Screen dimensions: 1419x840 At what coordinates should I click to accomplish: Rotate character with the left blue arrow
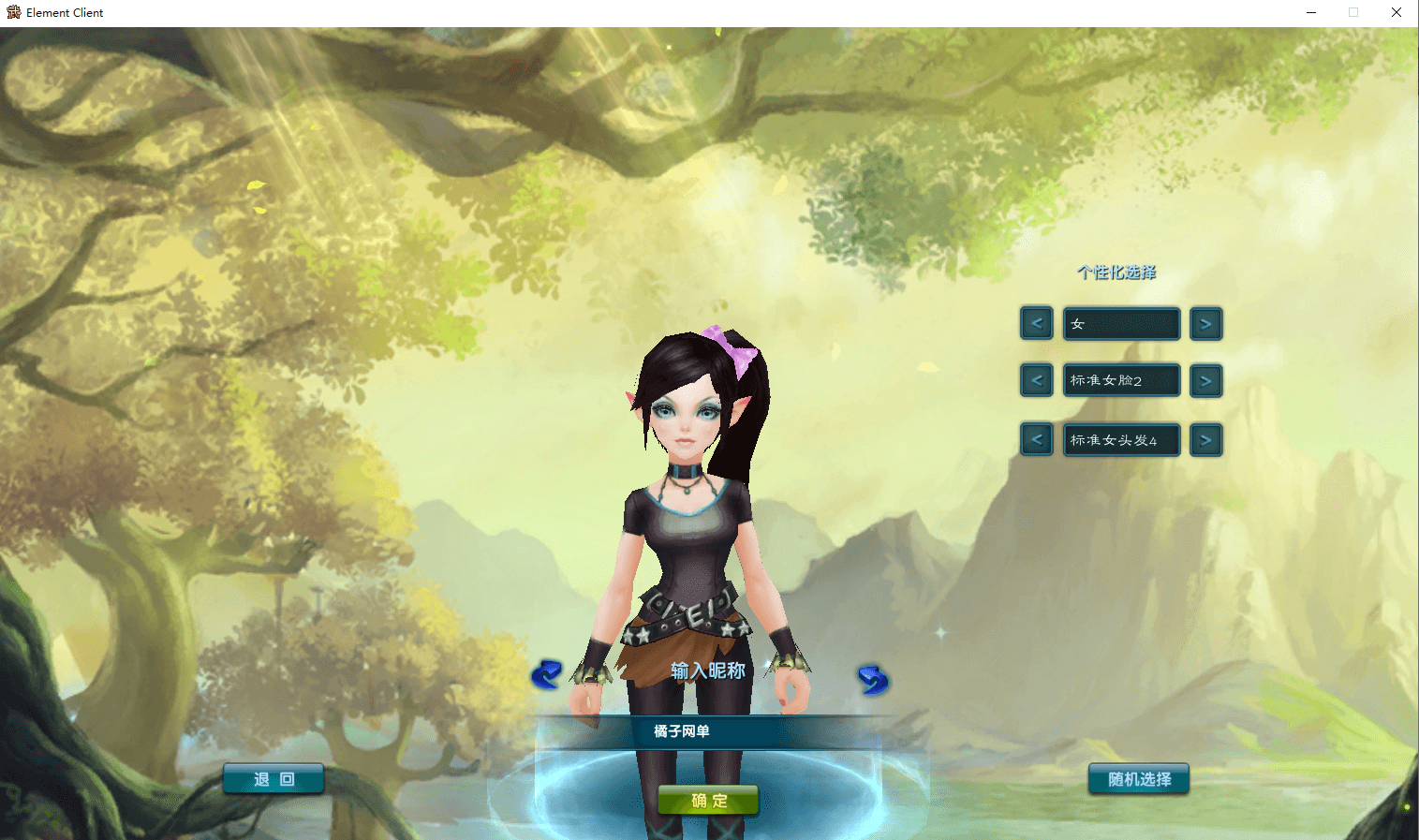[546, 674]
